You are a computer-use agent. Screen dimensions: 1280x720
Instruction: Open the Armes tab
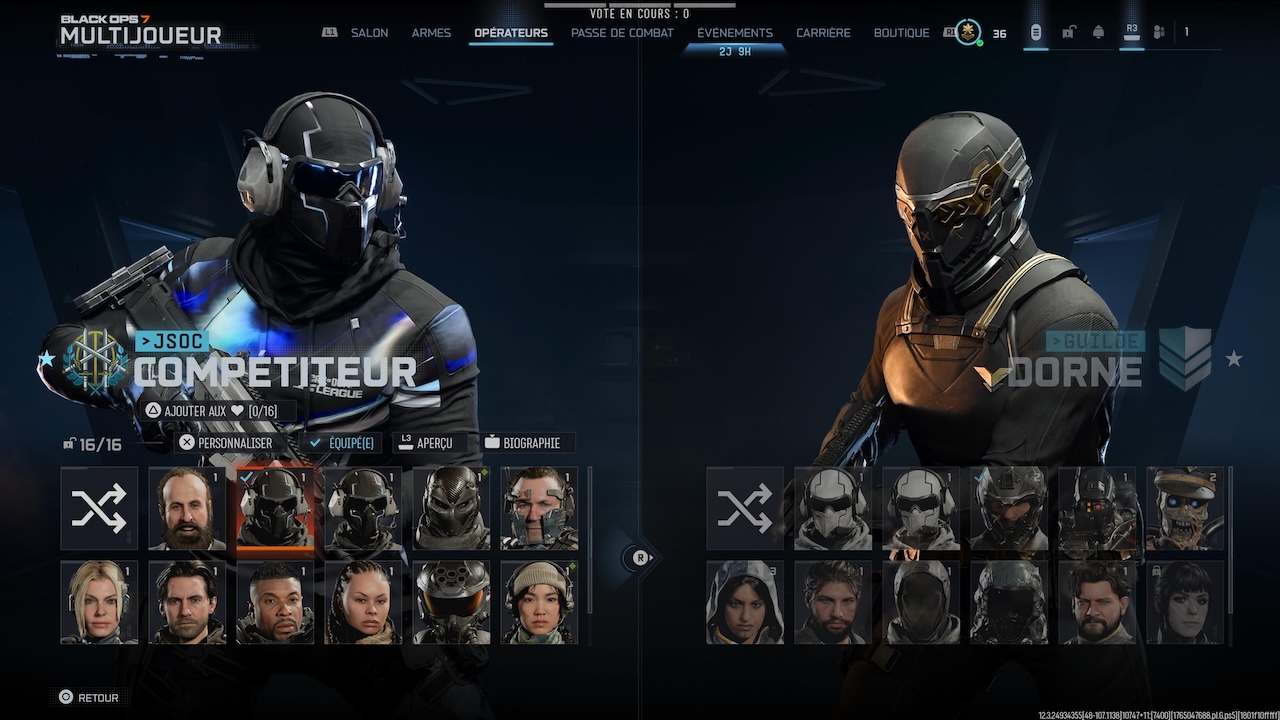430,33
